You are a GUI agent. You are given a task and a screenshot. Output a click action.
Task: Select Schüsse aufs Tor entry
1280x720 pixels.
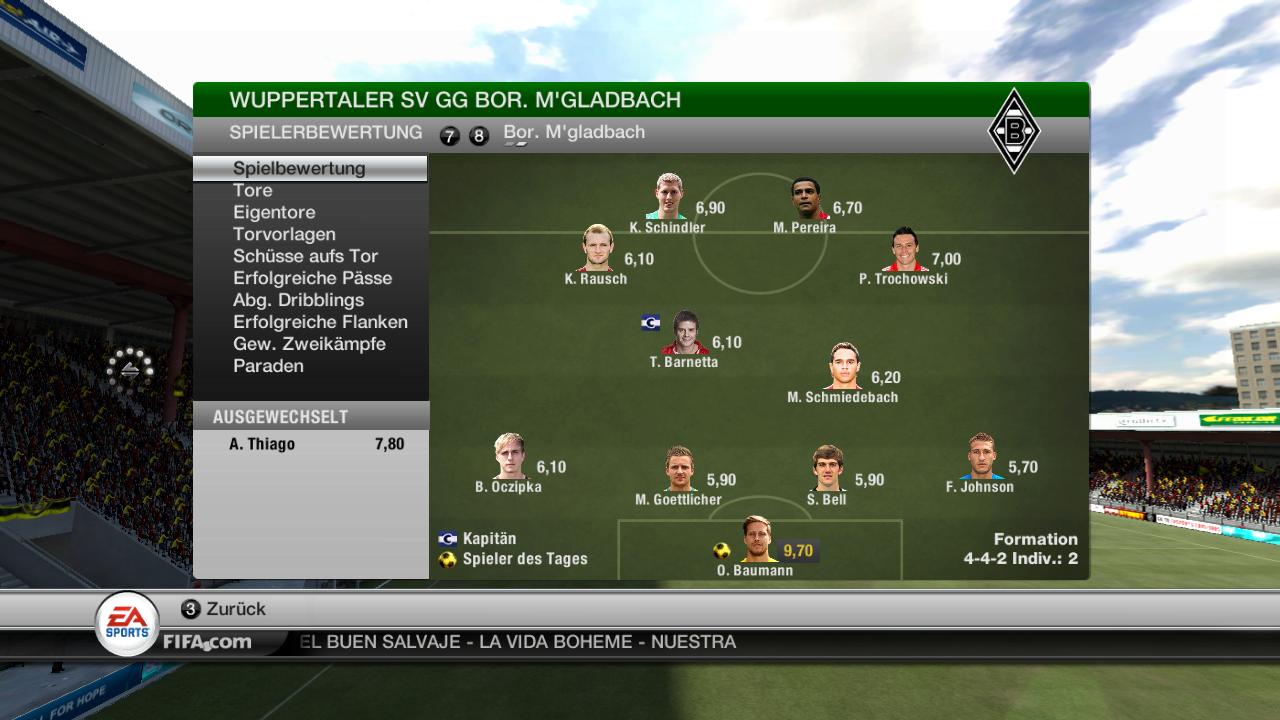click(305, 256)
